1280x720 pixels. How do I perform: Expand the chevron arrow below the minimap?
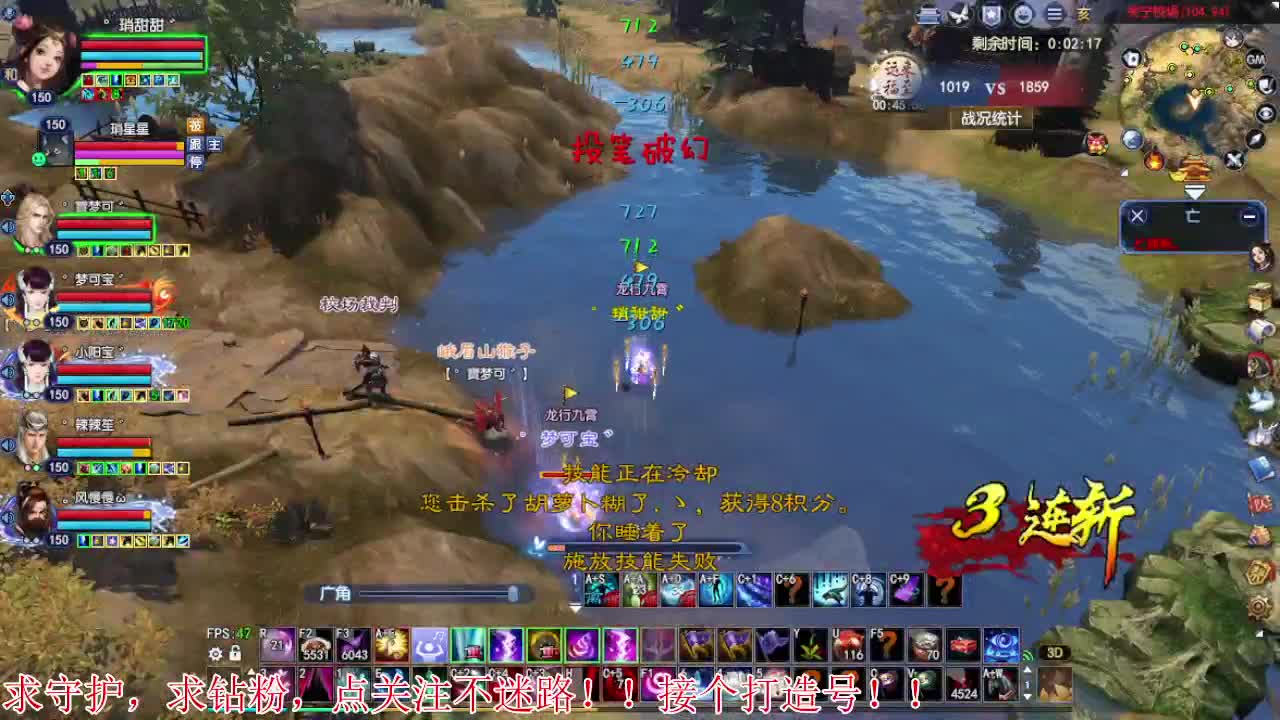point(1195,190)
